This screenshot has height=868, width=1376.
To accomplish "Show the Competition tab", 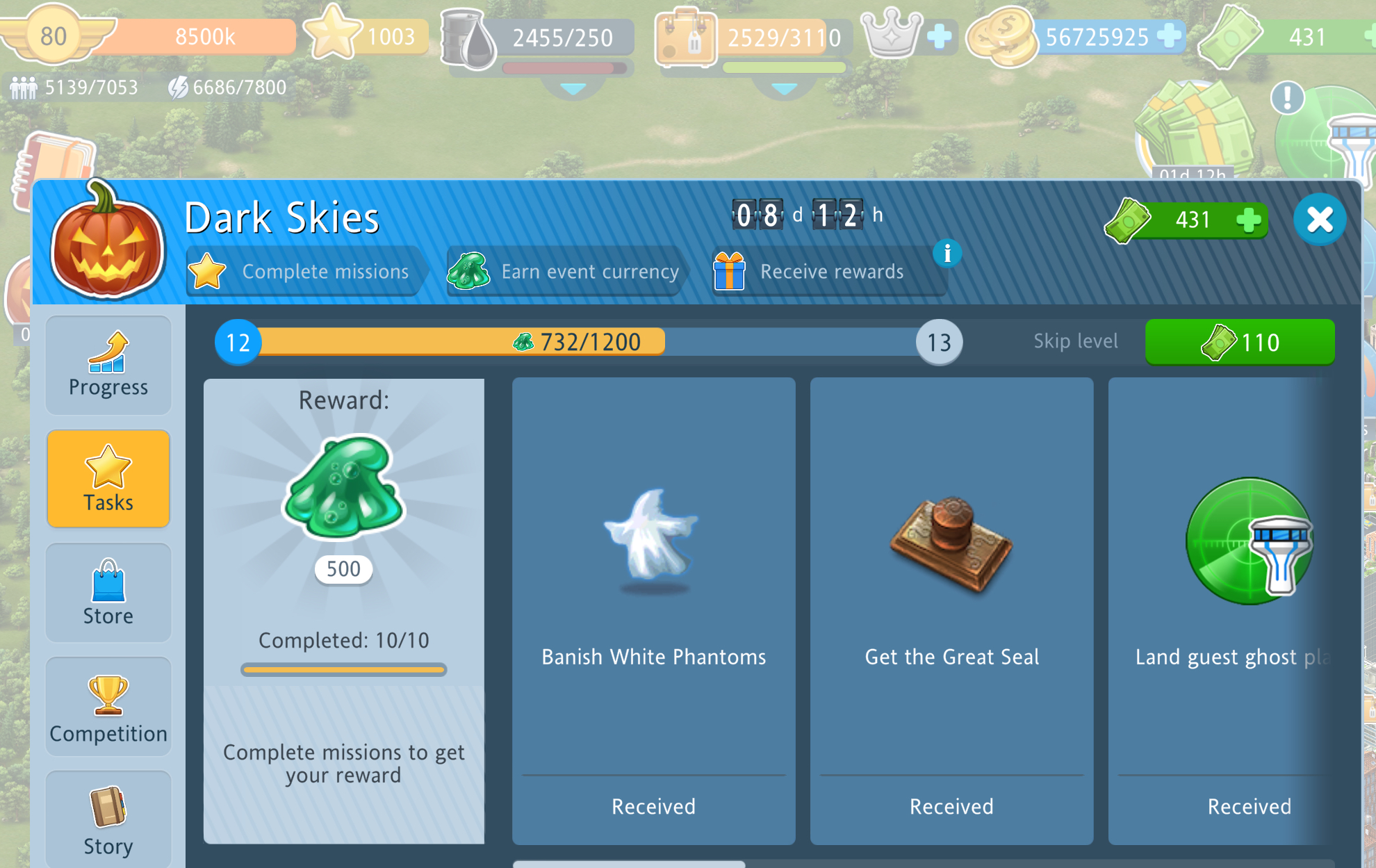I will (108, 707).
